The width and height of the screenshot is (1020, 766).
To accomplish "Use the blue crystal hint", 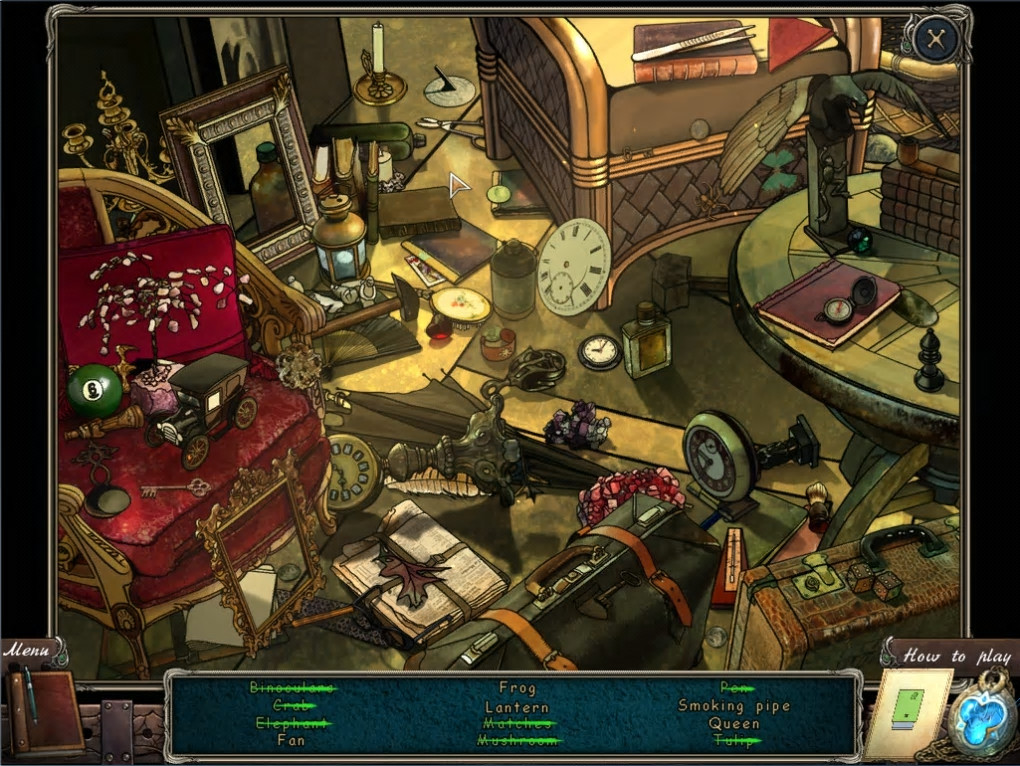I will click(983, 717).
